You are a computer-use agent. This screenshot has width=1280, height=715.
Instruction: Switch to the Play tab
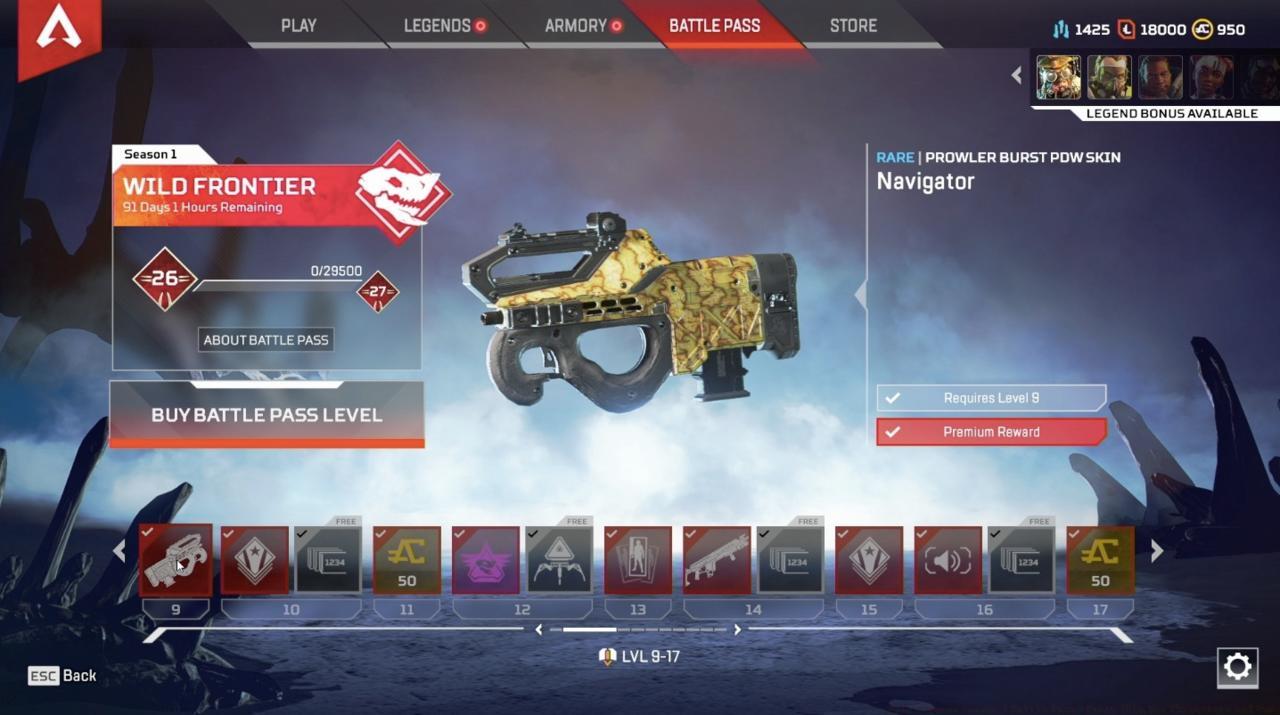pos(299,26)
